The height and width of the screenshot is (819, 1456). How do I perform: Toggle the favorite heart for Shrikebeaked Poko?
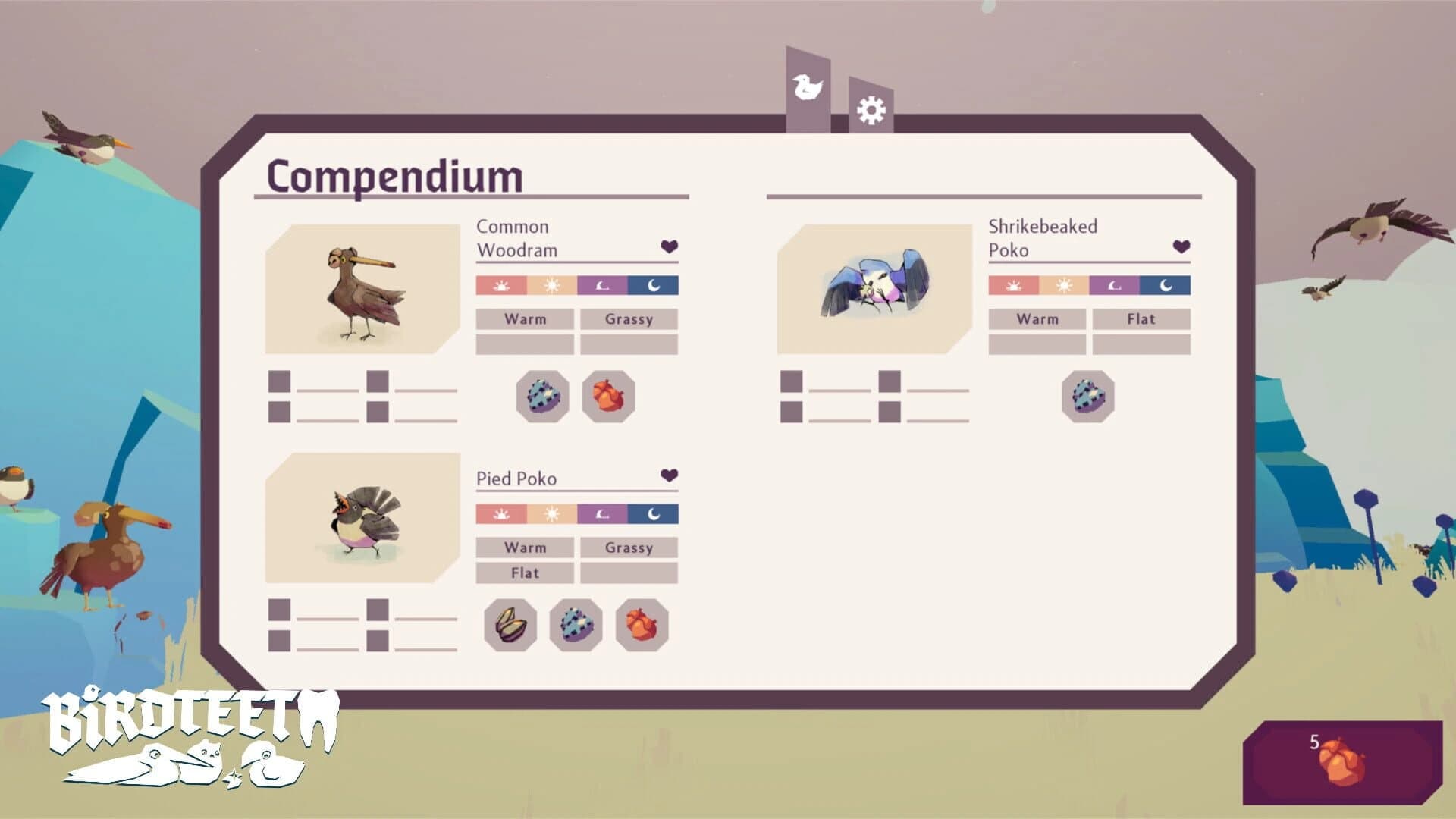pyautogui.click(x=1180, y=246)
